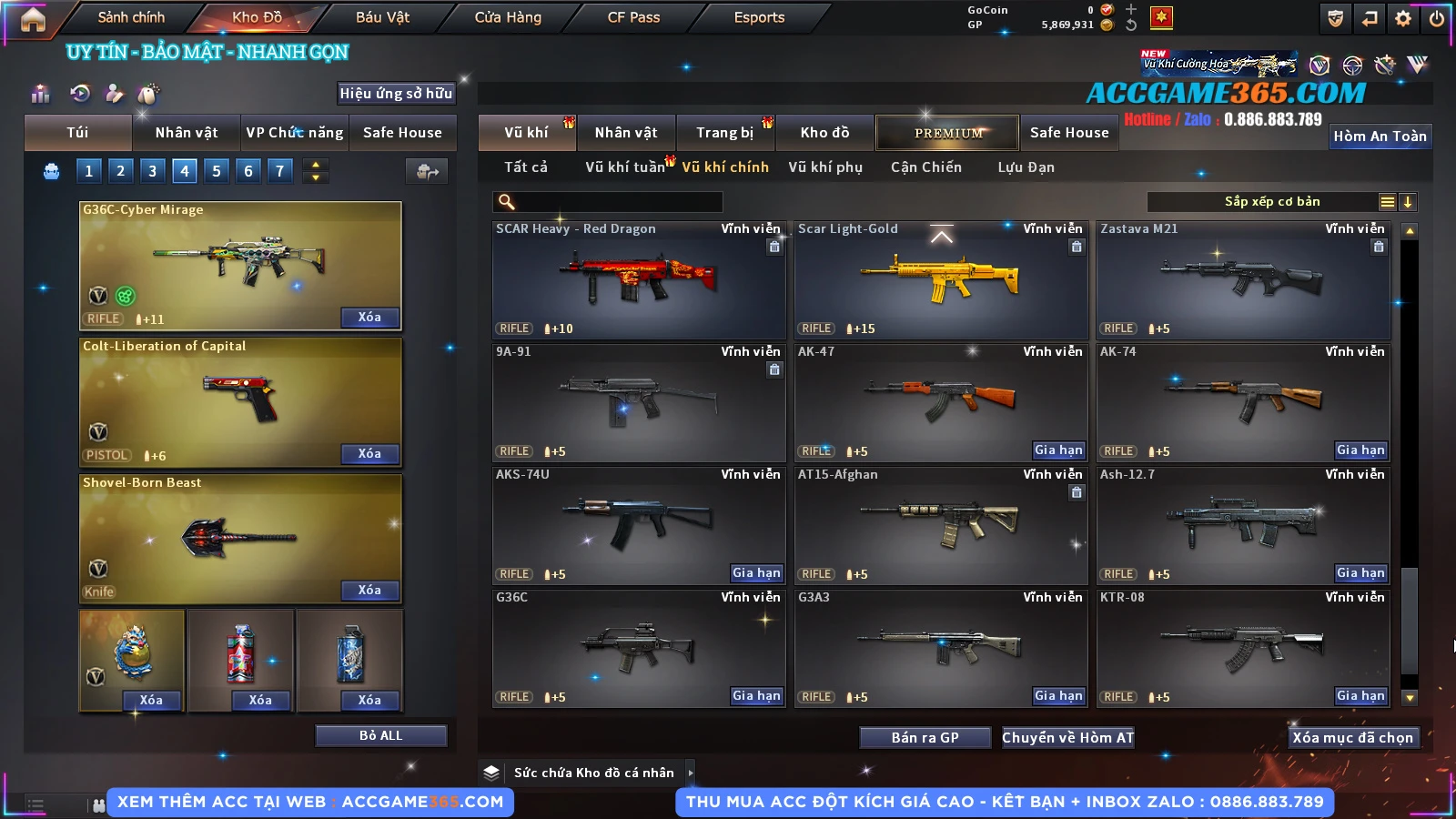
Task: Clear all equipped items with Bỏ ALL
Action: 380,735
